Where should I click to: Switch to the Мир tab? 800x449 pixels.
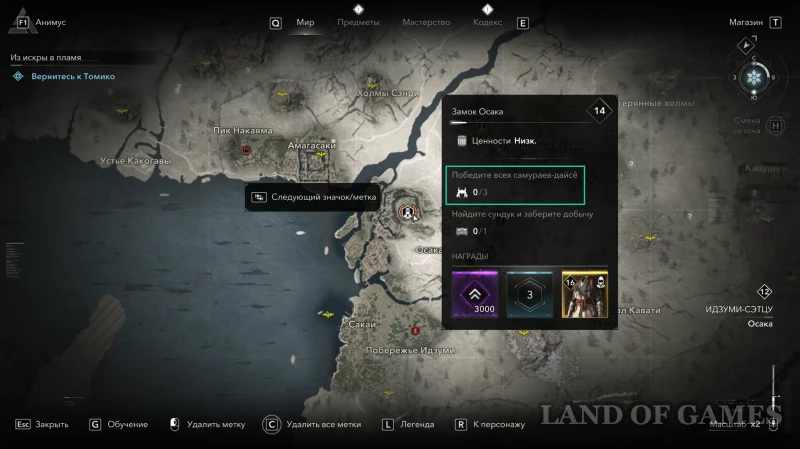click(305, 22)
